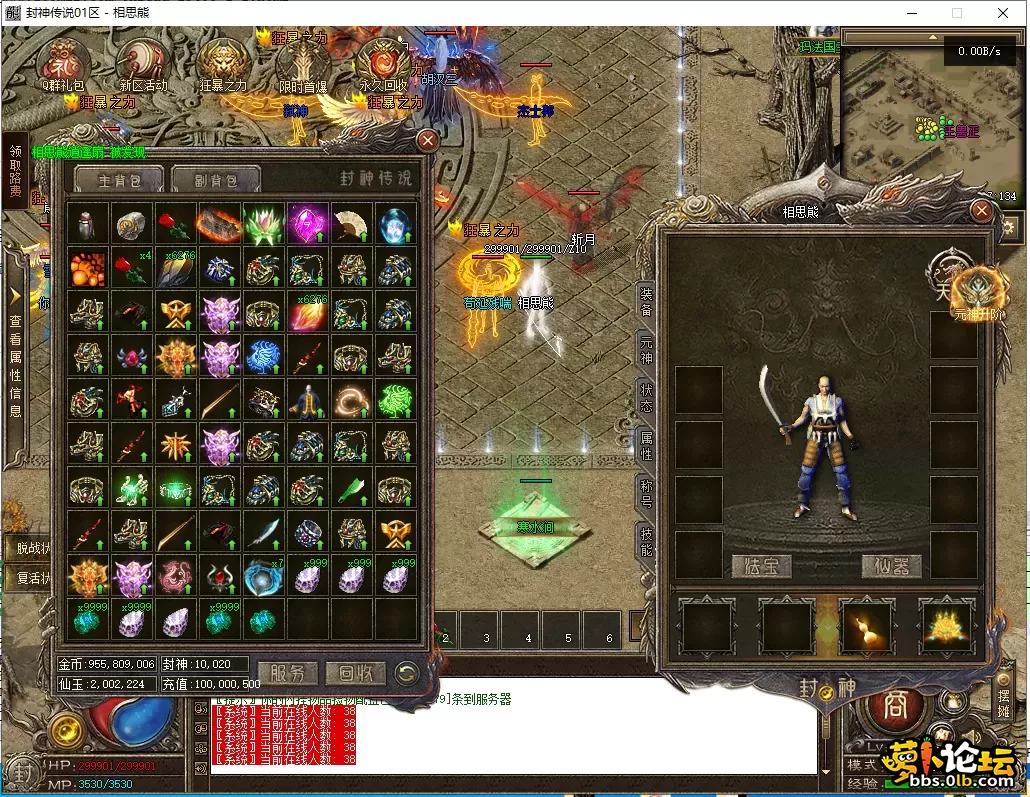Click the 服务 service button
Viewport: 1030px width, 797px height.
[x=288, y=673]
